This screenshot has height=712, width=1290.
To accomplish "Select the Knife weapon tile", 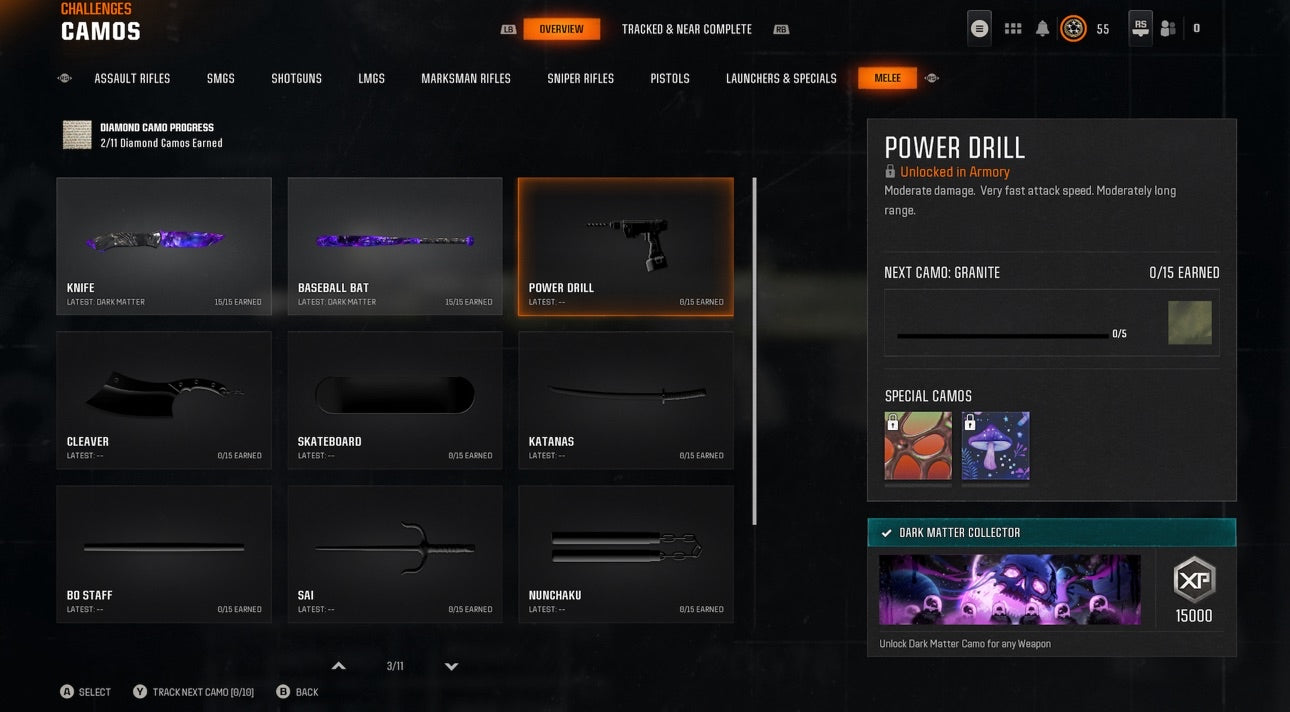I will coord(164,246).
